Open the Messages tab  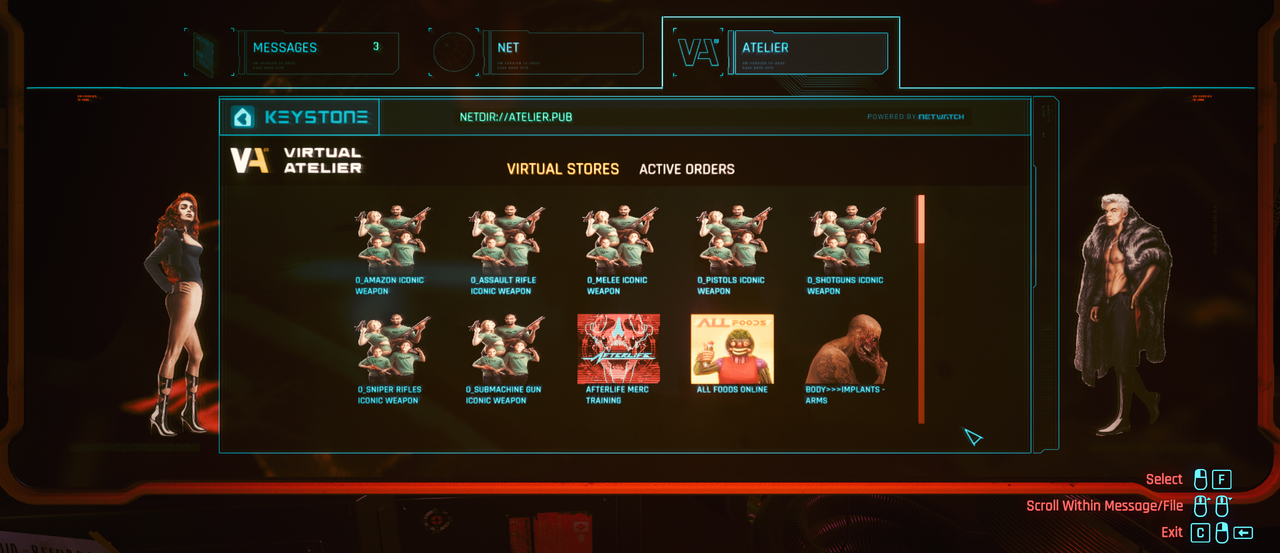[x=318, y=52]
